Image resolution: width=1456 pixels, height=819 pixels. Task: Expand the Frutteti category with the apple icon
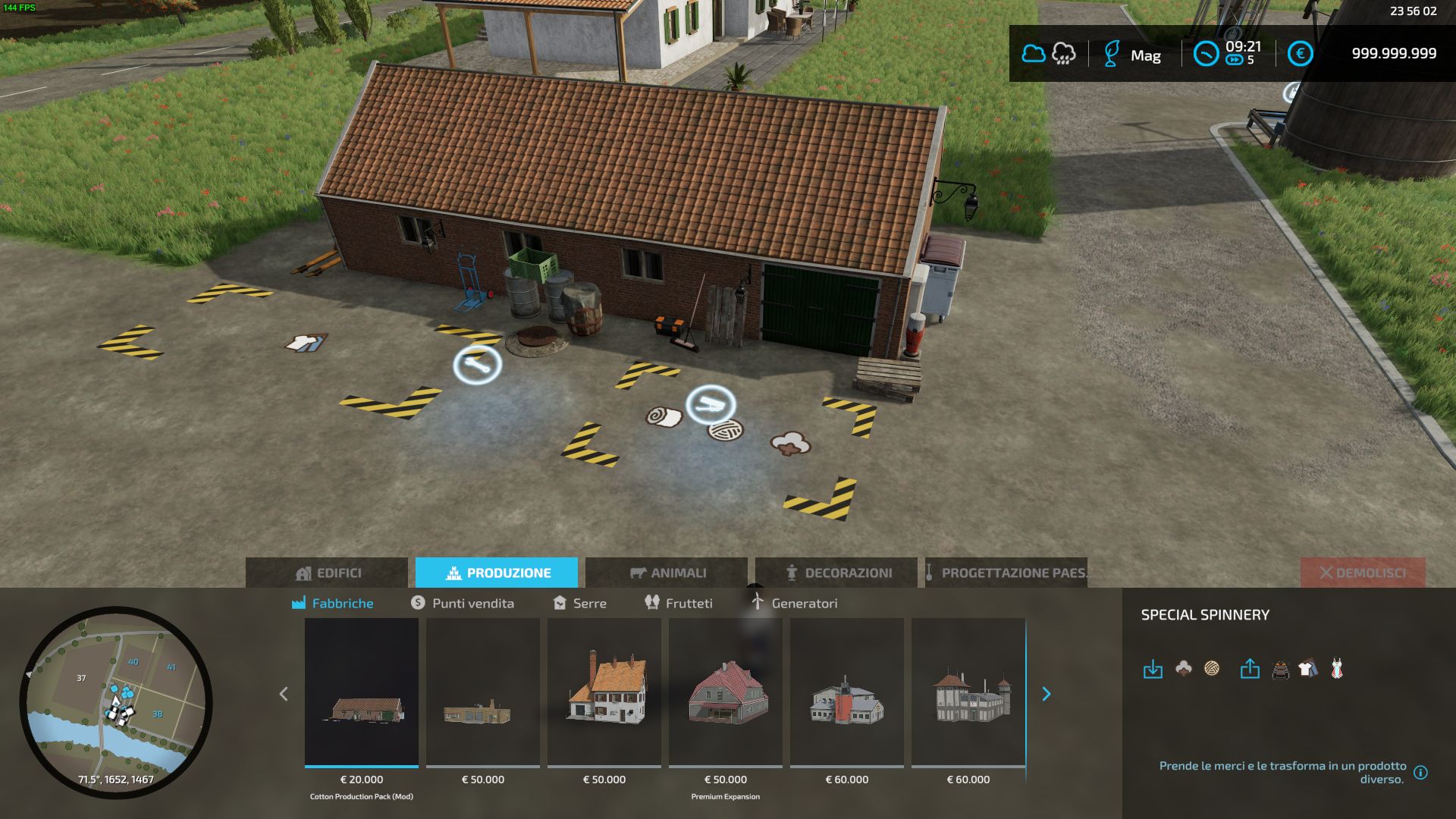[679, 603]
